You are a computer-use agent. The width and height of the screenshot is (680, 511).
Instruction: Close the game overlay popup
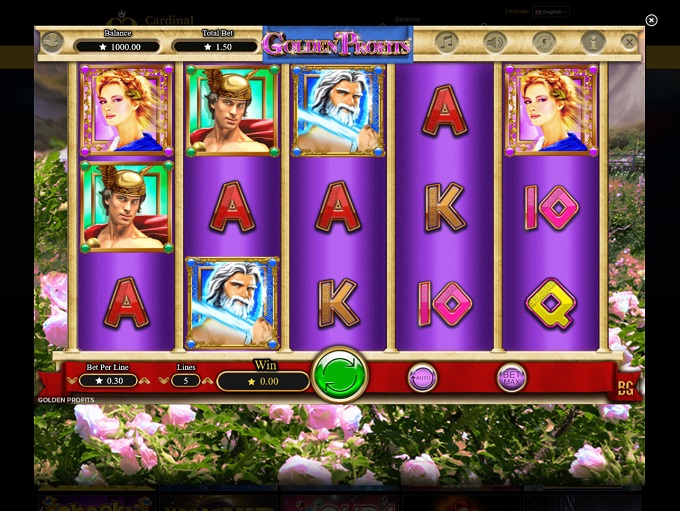coord(651,20)
